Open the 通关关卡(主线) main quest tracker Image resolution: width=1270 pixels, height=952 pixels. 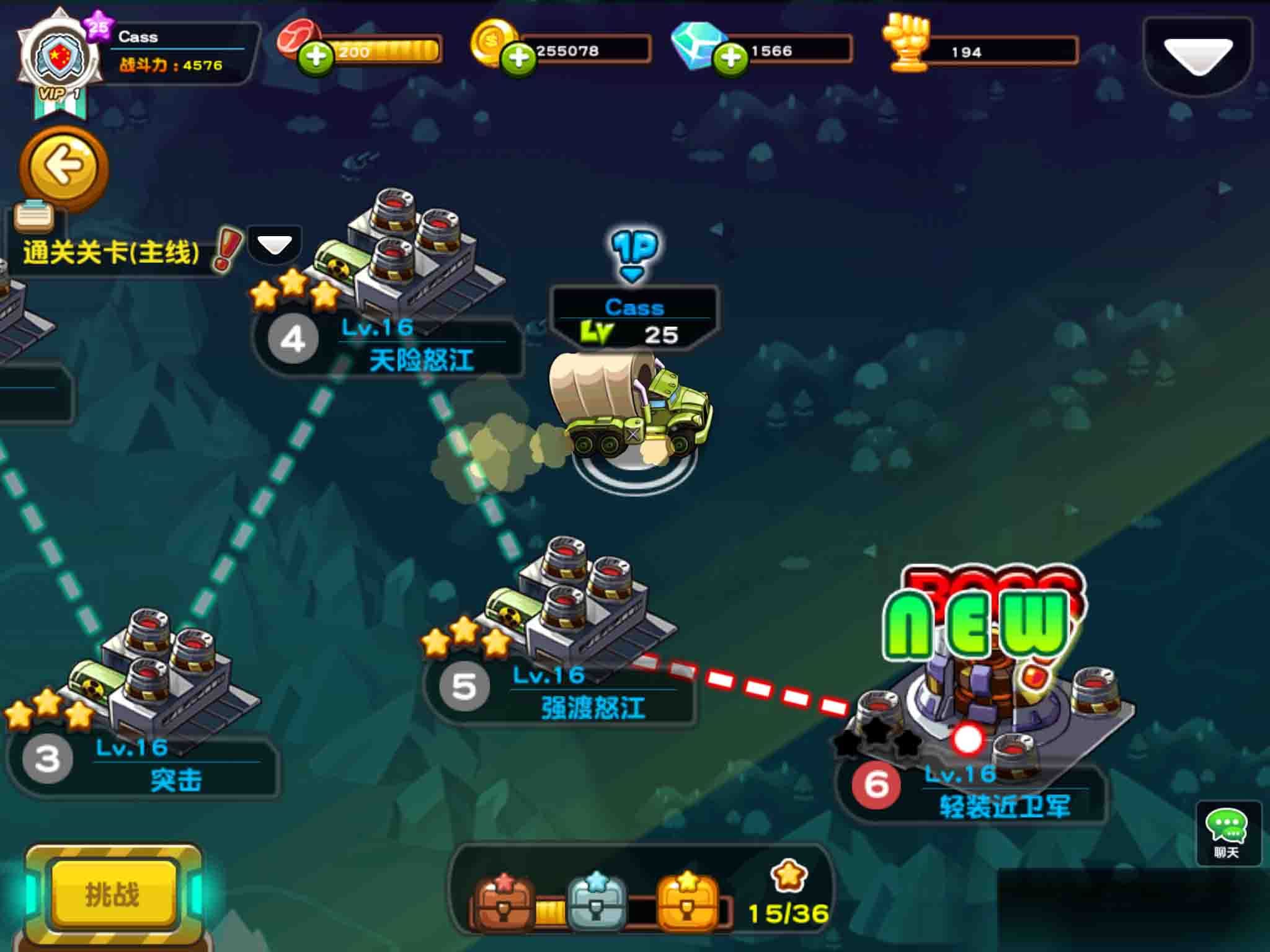pos(112,252)
